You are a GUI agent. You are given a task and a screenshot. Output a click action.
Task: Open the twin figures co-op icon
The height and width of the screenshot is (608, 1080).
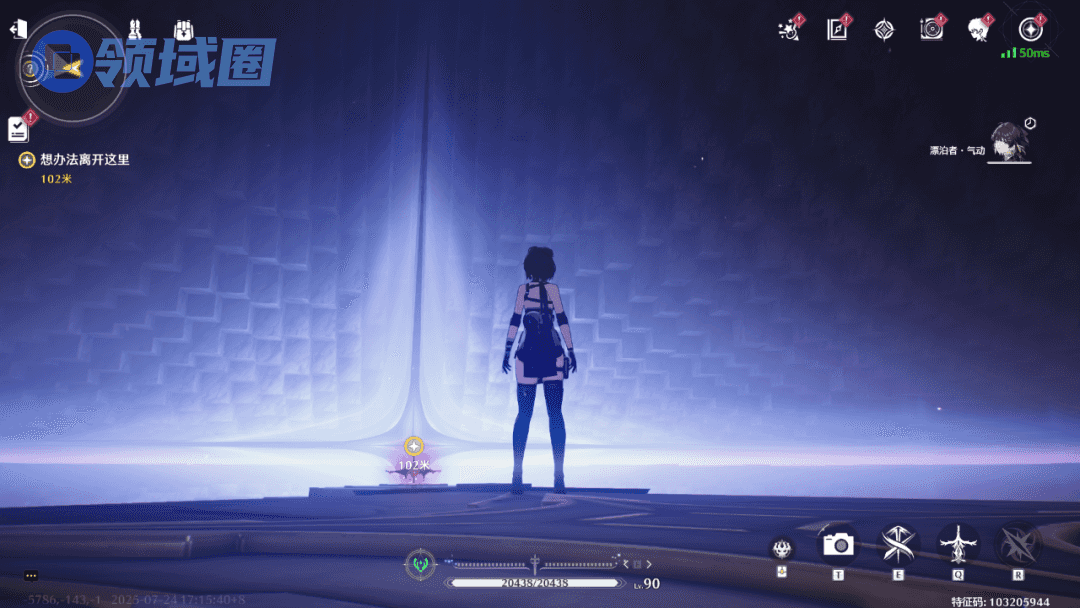[x=135, y=30]
